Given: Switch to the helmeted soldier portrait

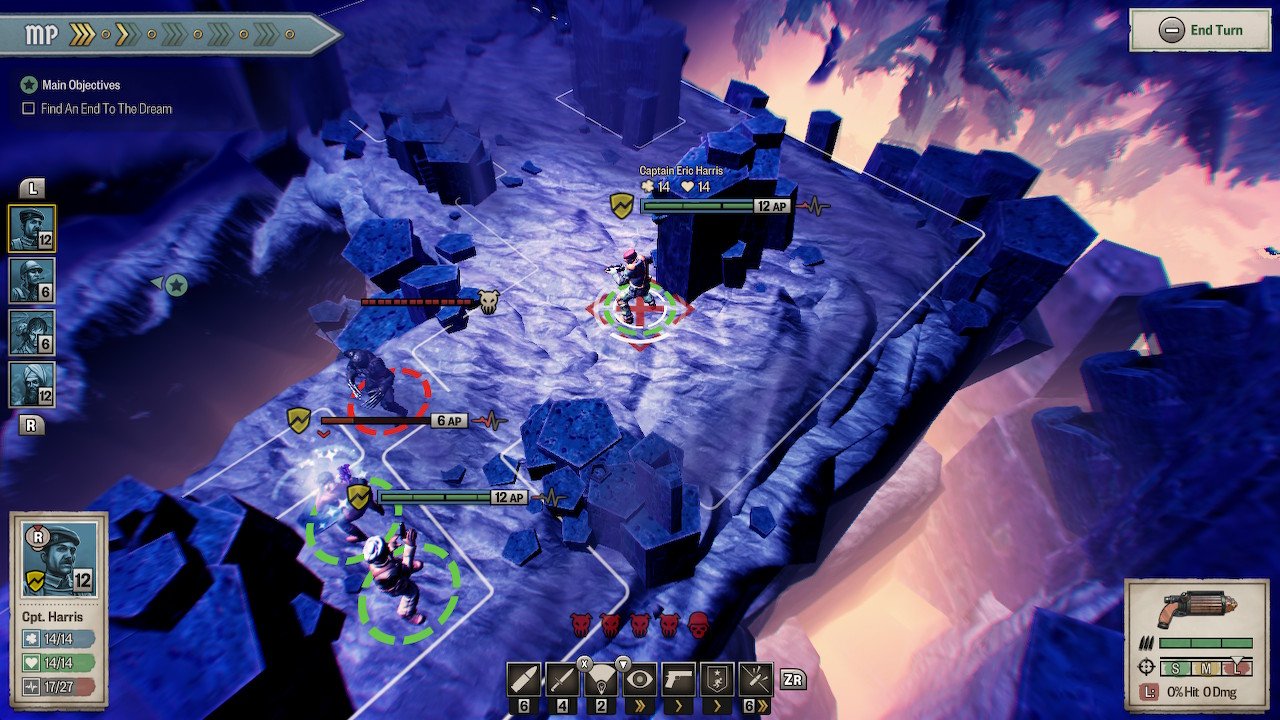Looking at the screenshot, I should click(x=32, y=280).
